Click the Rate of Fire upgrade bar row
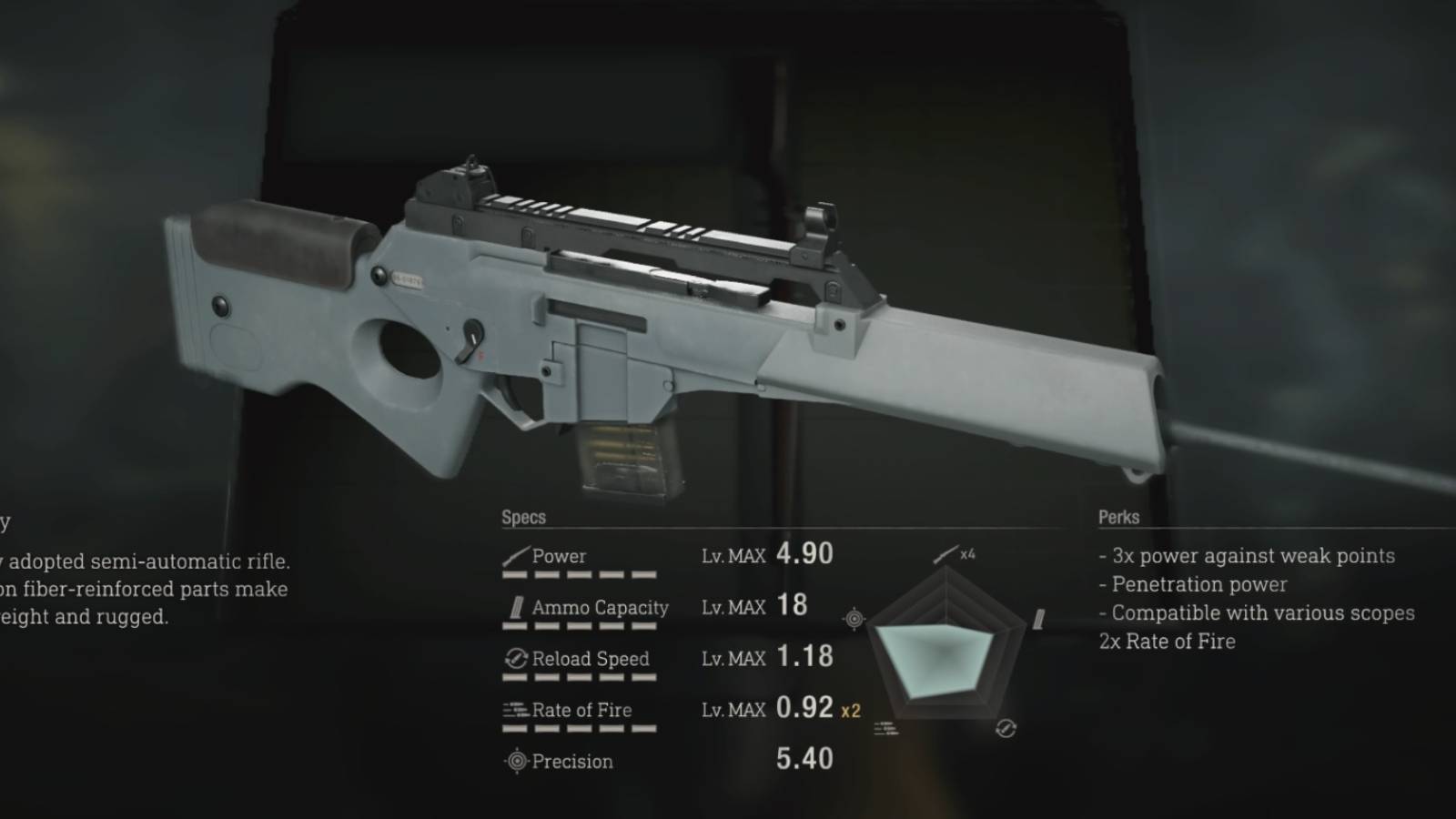 pyautogui.click(x=577, y=730)
